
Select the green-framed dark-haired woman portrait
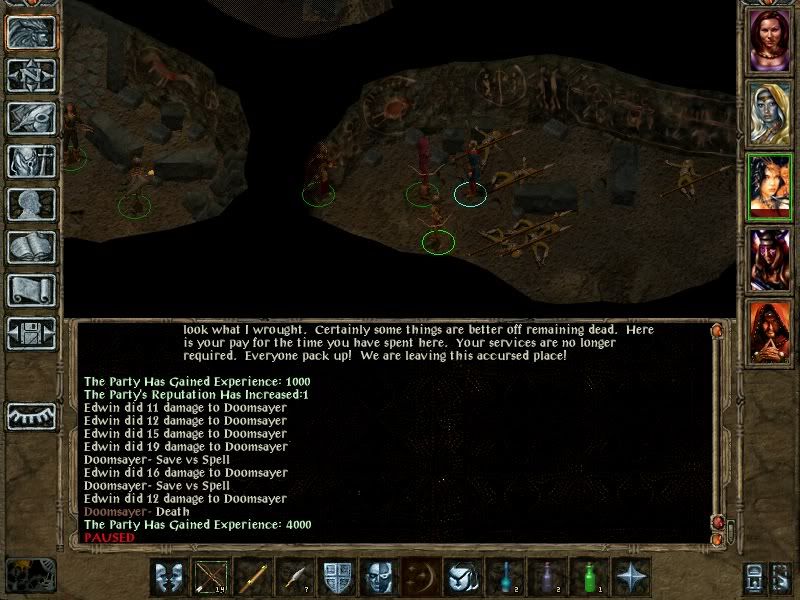pyautogui.click(x=769, y=187)
